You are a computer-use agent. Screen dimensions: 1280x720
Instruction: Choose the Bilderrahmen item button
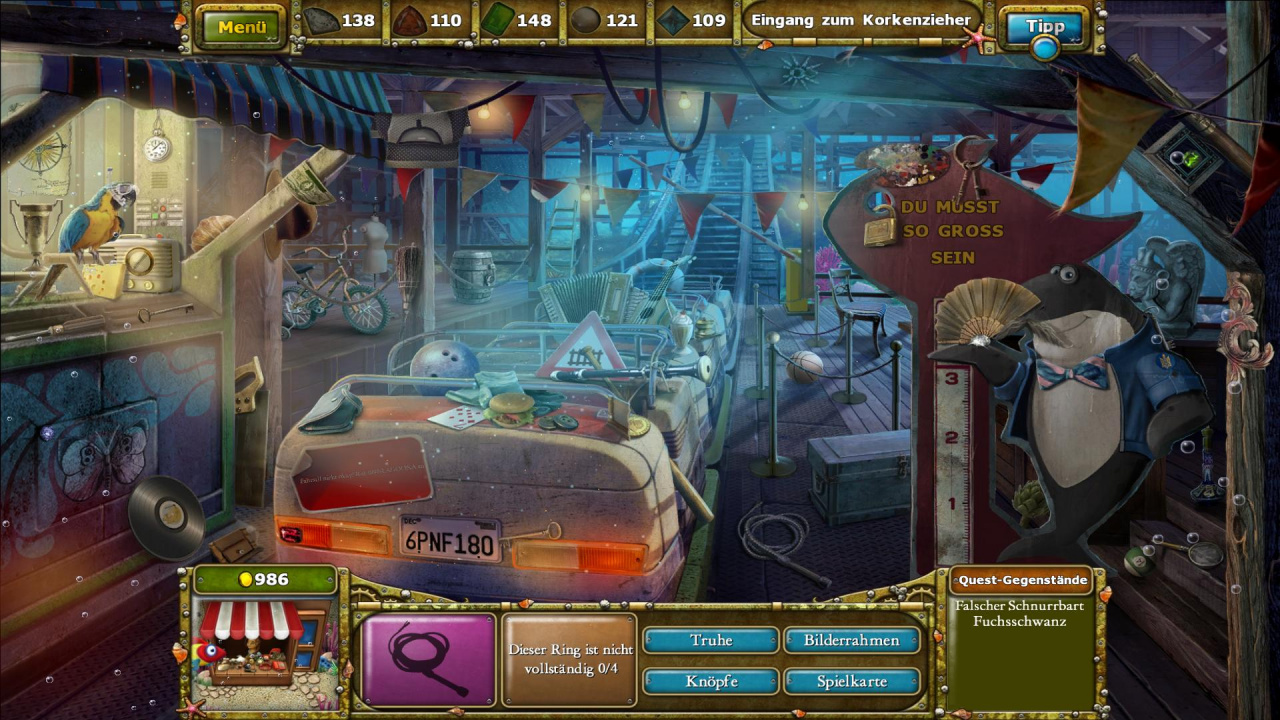click(x=851, y=640)
